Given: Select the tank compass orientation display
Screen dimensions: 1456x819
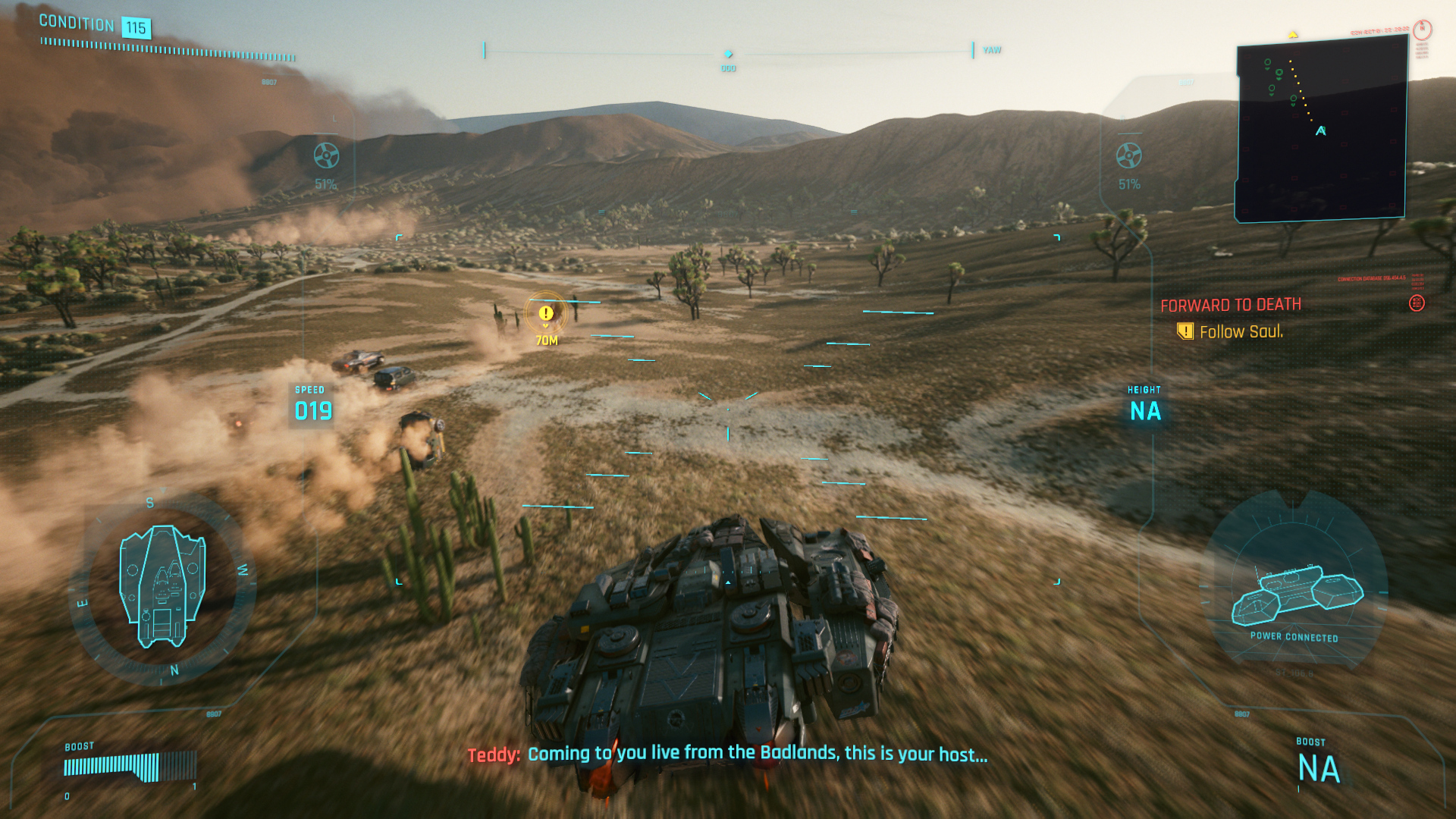Looking at the screenshot, I should 162,586.
